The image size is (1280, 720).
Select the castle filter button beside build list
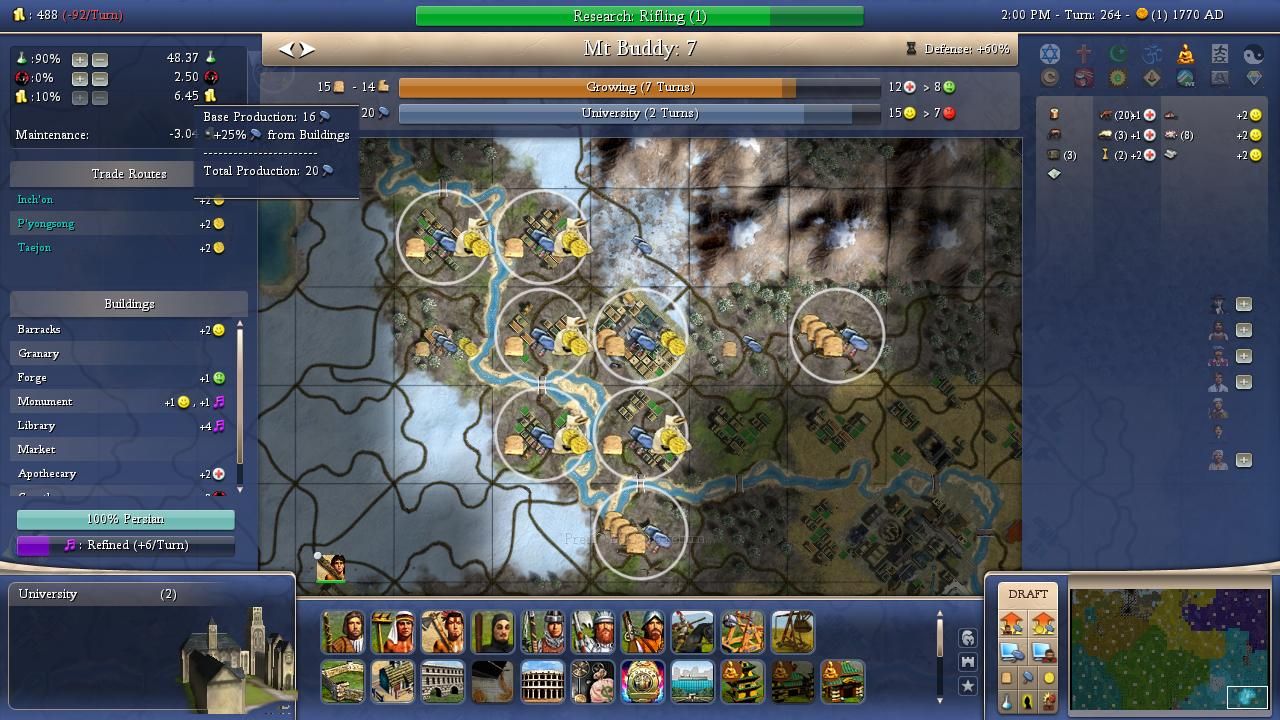pos(967,662)
